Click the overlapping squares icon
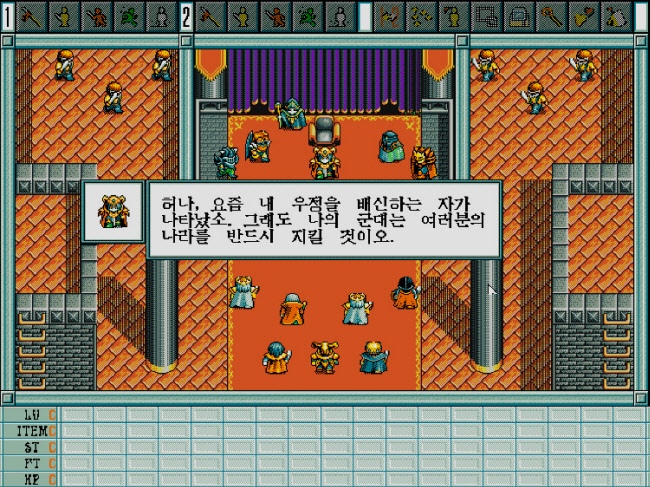 point(486,16)
